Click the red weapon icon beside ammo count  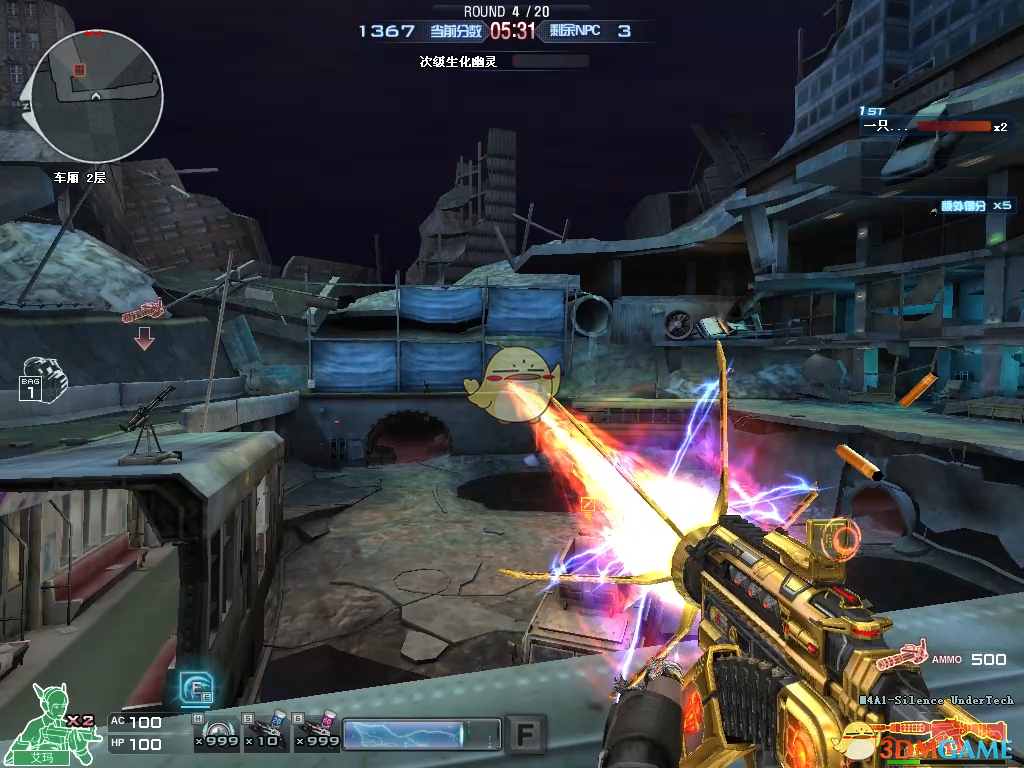(x=900, y=657)
